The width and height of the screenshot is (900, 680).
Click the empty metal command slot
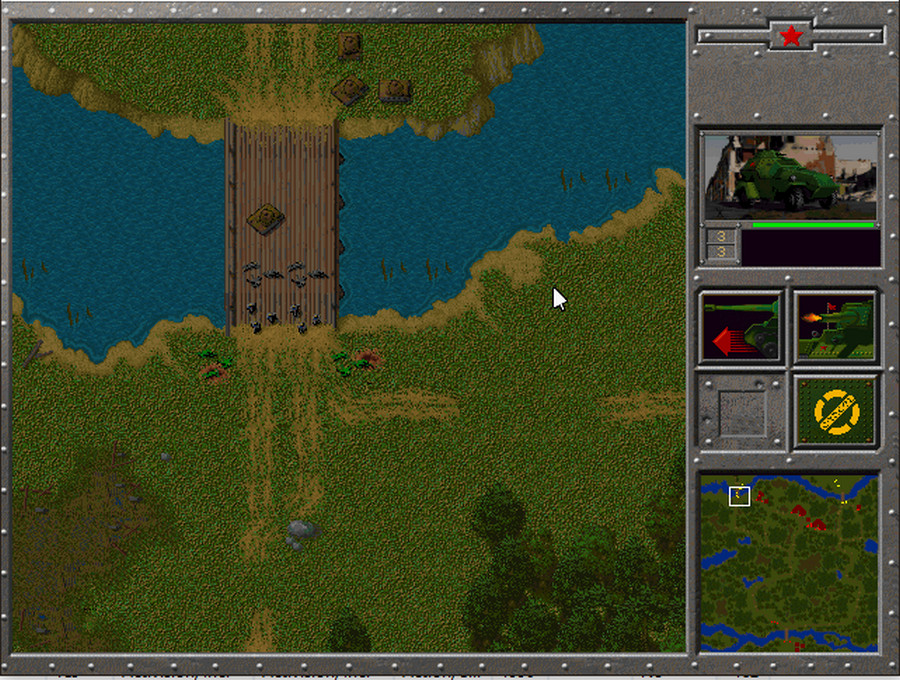click(741, 411)
